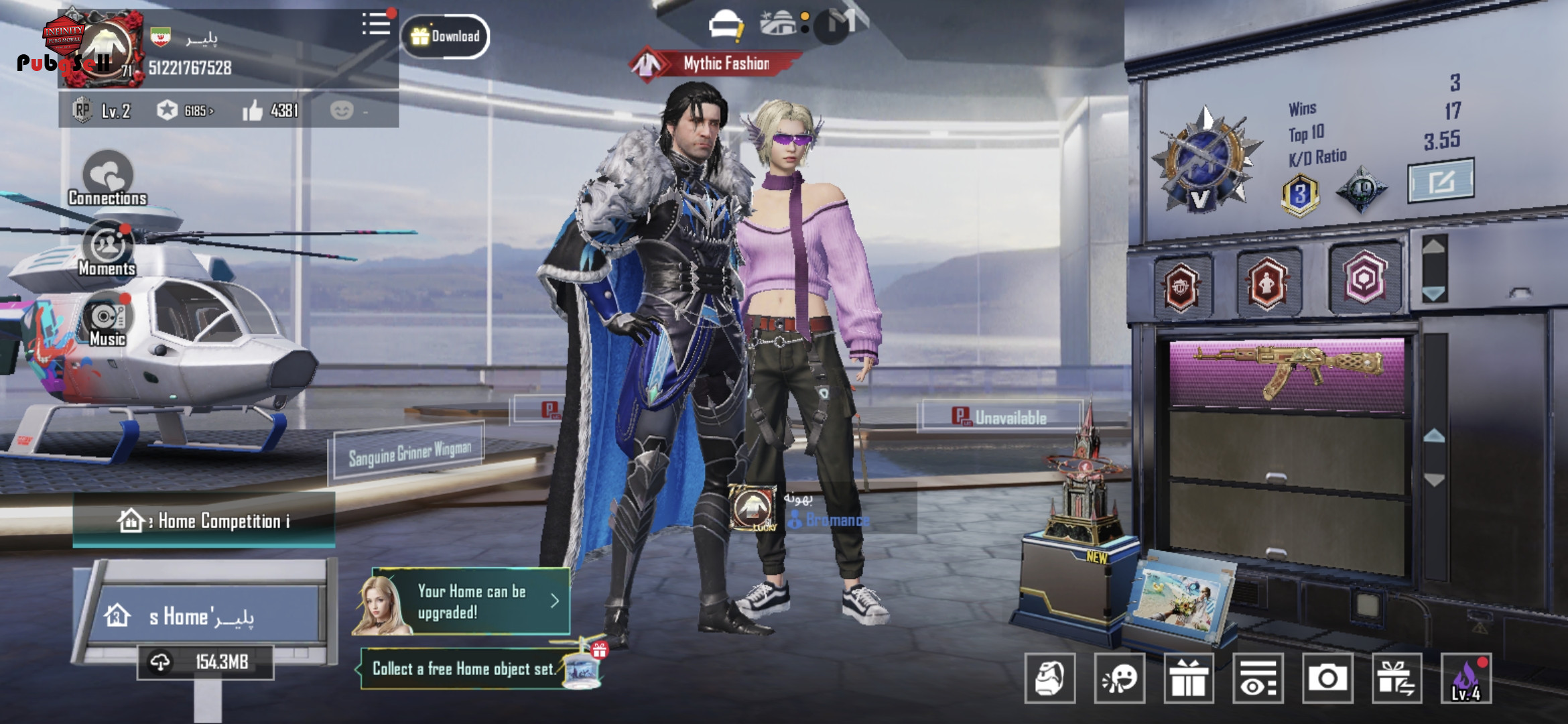This screenshot has height=724, width=1568.
Task: Give a like with the thumbs-up icon
Action: point(253,111)
